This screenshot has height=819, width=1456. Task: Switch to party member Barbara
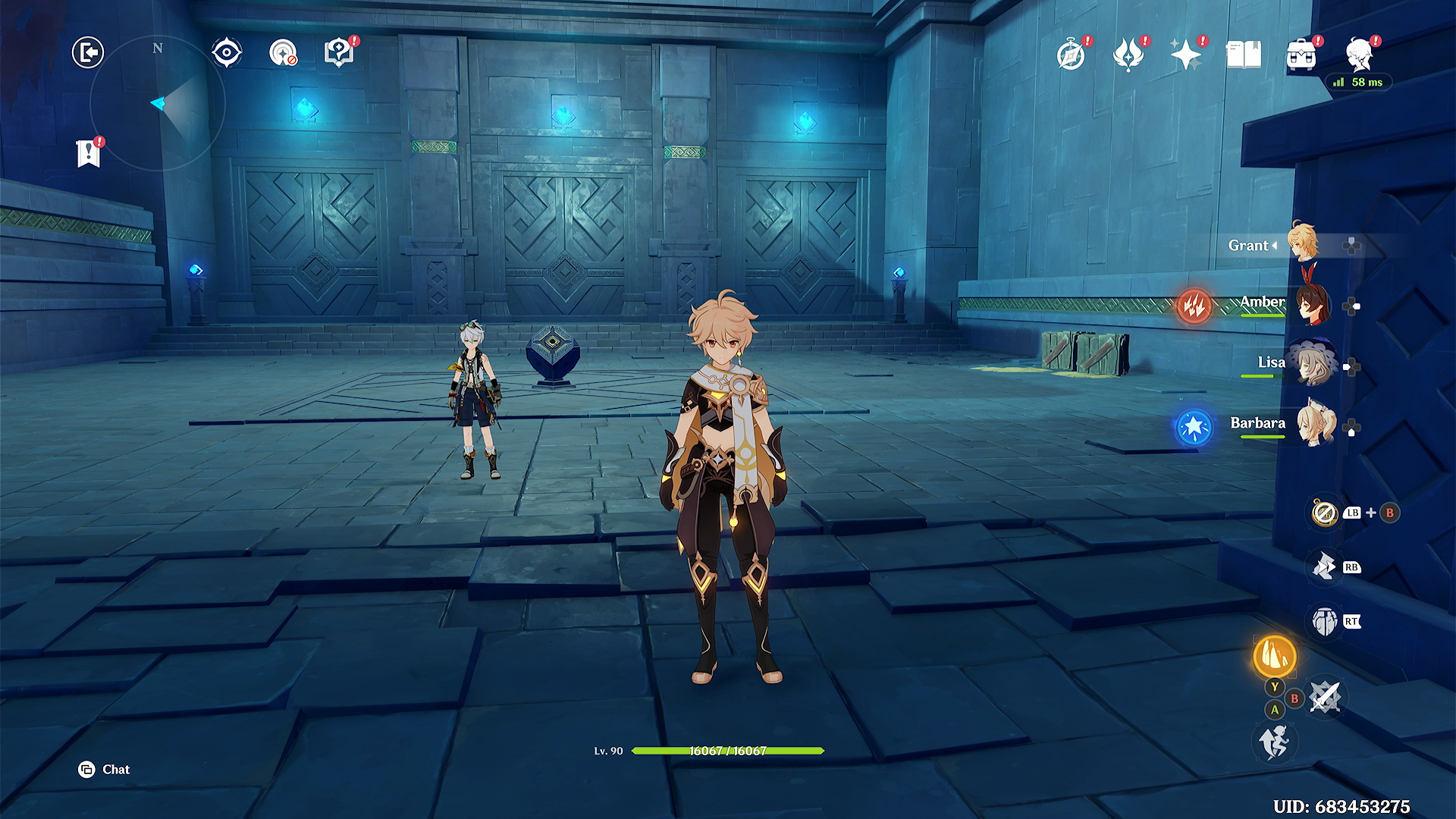click(x=1314, y=425)
